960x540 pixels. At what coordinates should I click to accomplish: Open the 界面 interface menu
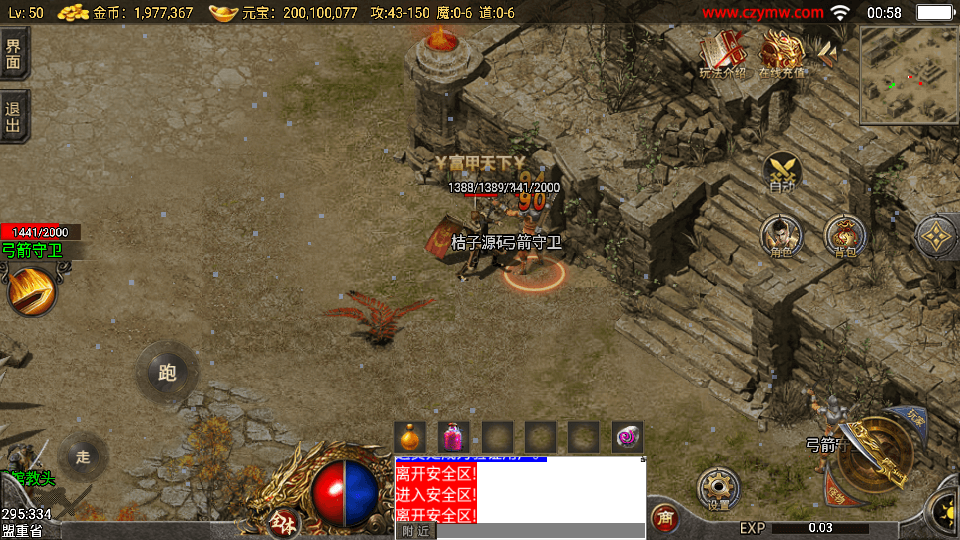pyautogui.click(x=14, y=52)
